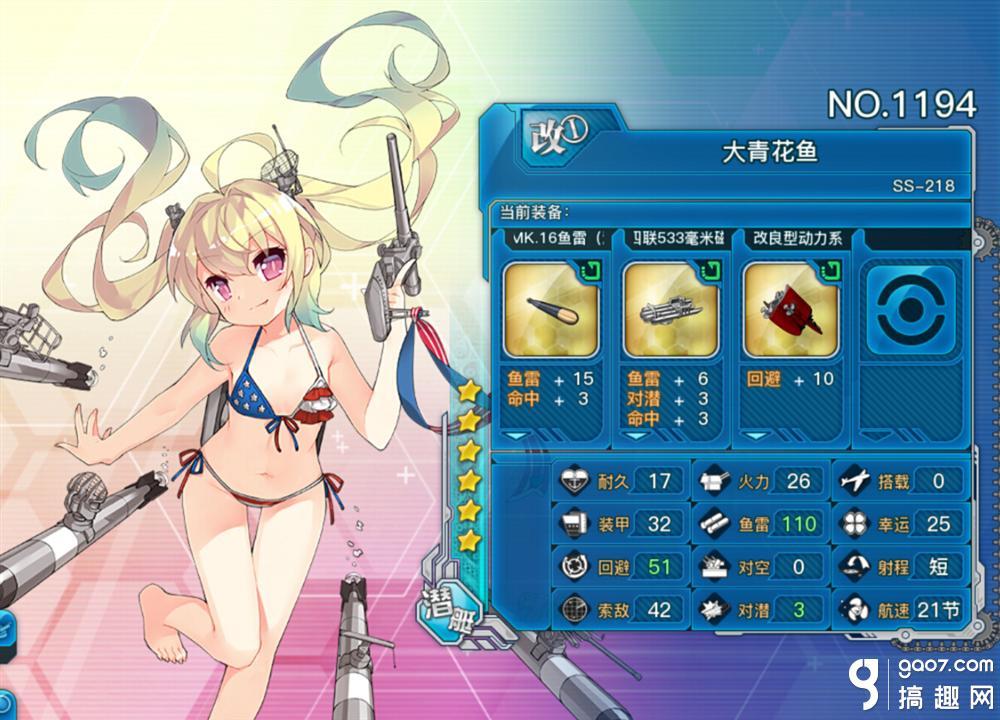Viewport: 1000px width, 720px height.
Task: Open the triple 533mm torpedo tube slot
Action: 670,311
